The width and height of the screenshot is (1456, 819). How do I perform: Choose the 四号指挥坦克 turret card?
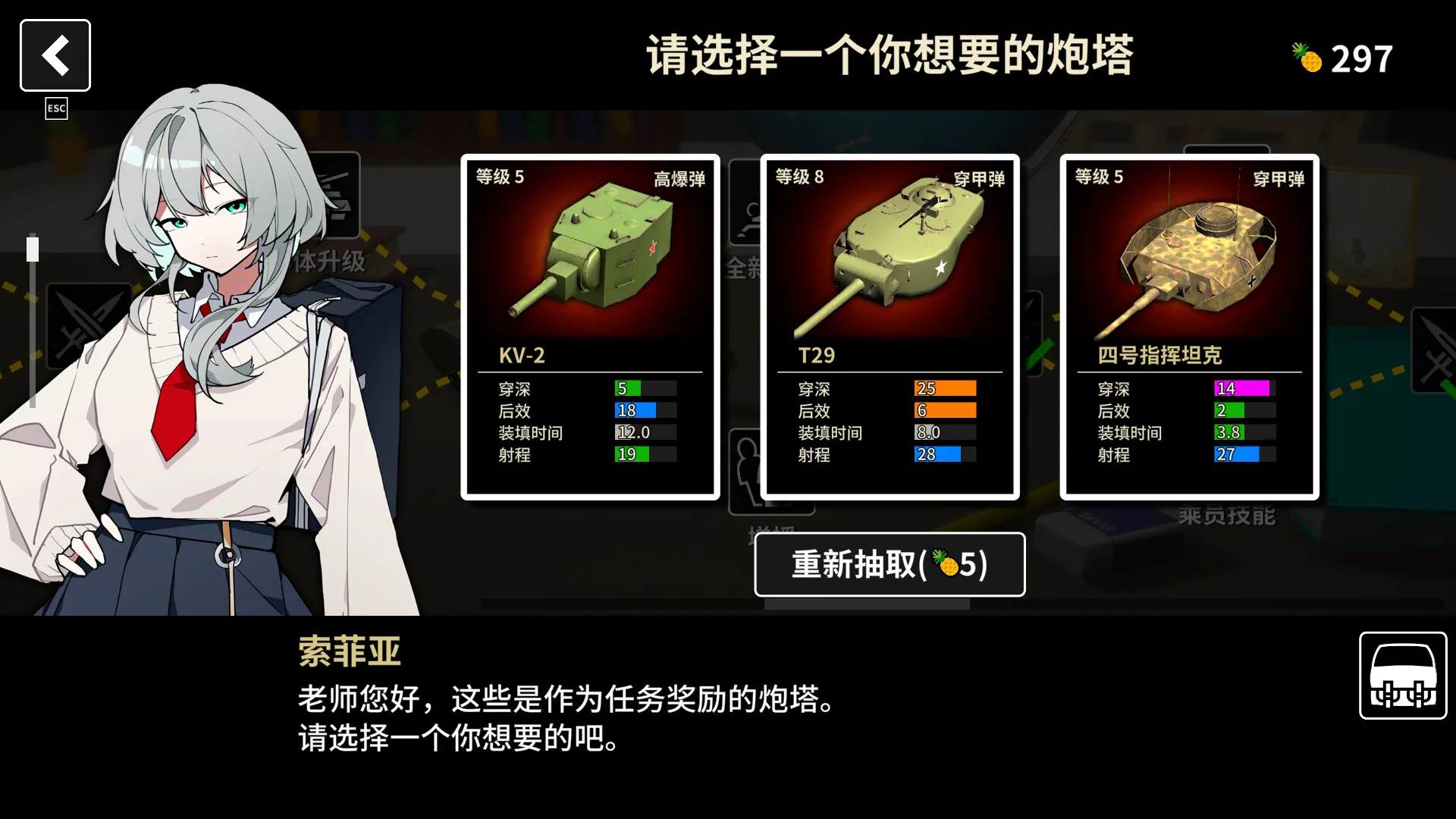(1188, 326)
